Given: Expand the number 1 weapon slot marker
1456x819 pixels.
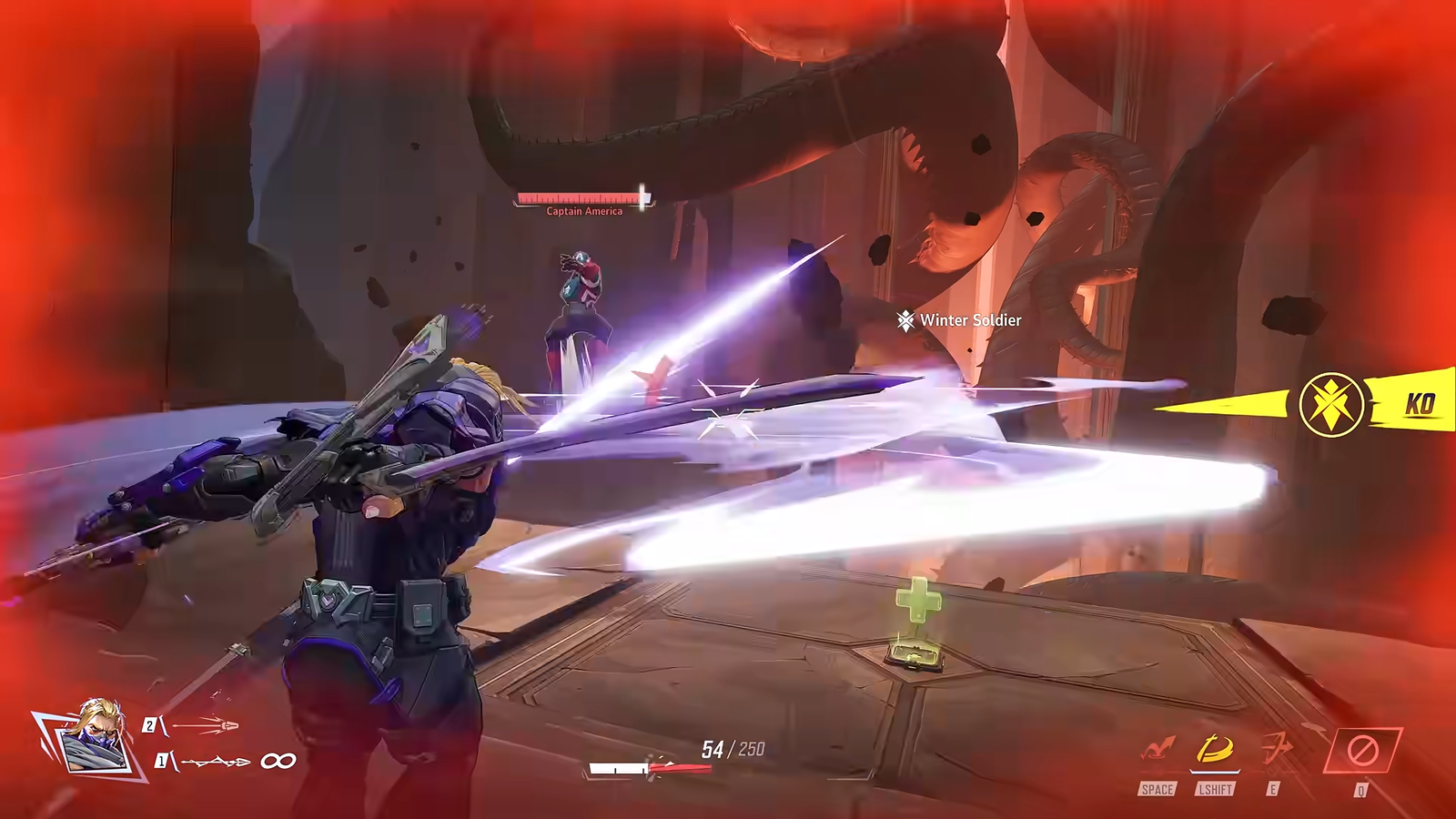Looking at the screenshot, I should pos(162,761).
